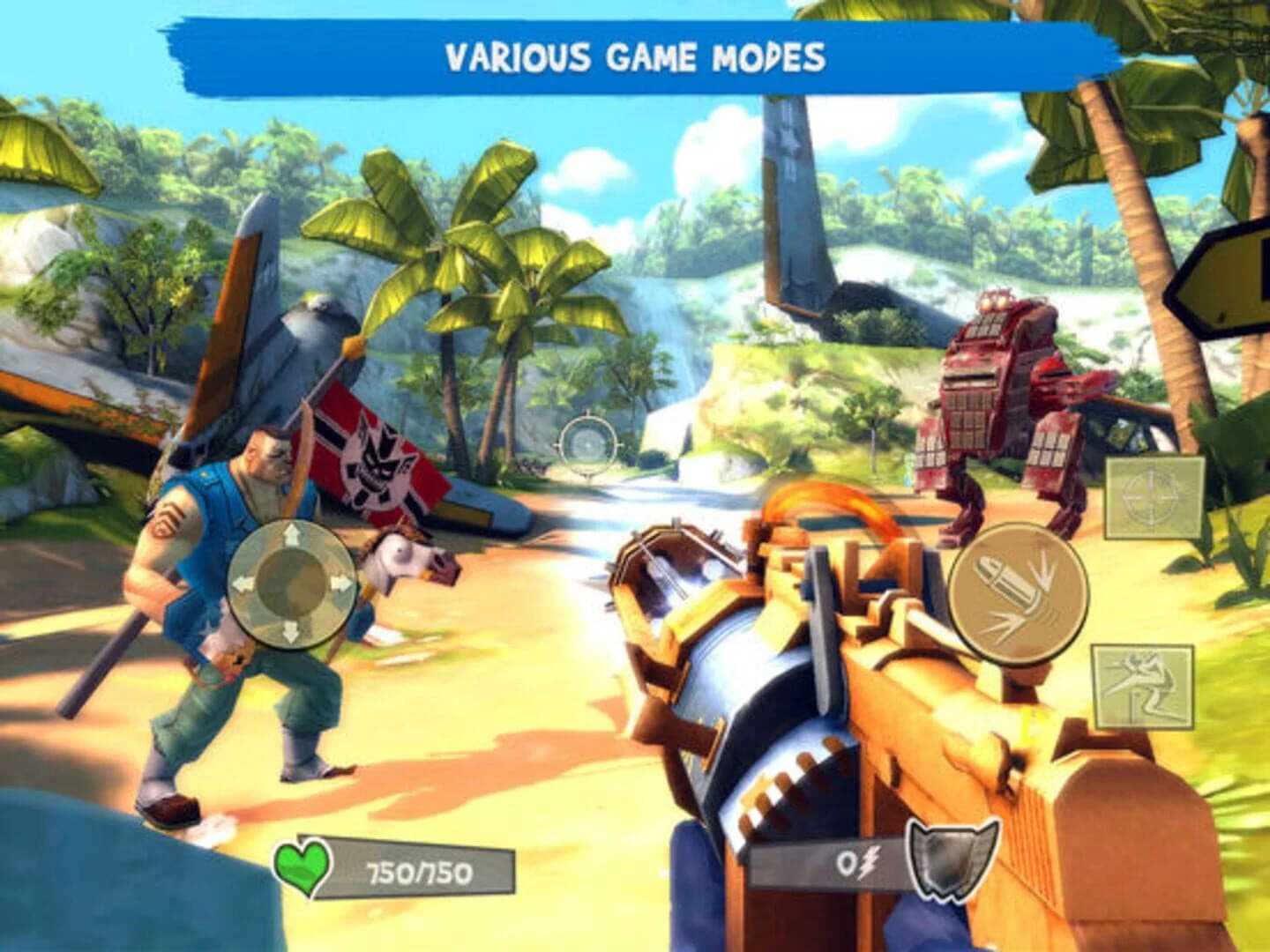The height and width of the screenshot is (952, 1270).
Task: Tap the up arrow on the joystick
Action: (291, 534)
